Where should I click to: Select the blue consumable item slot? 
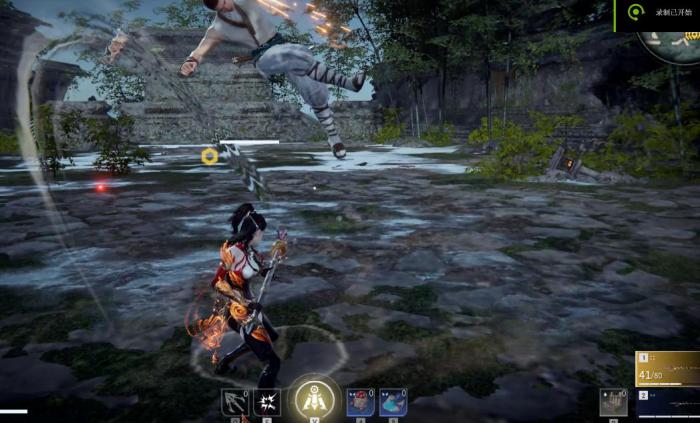[393, 402]
